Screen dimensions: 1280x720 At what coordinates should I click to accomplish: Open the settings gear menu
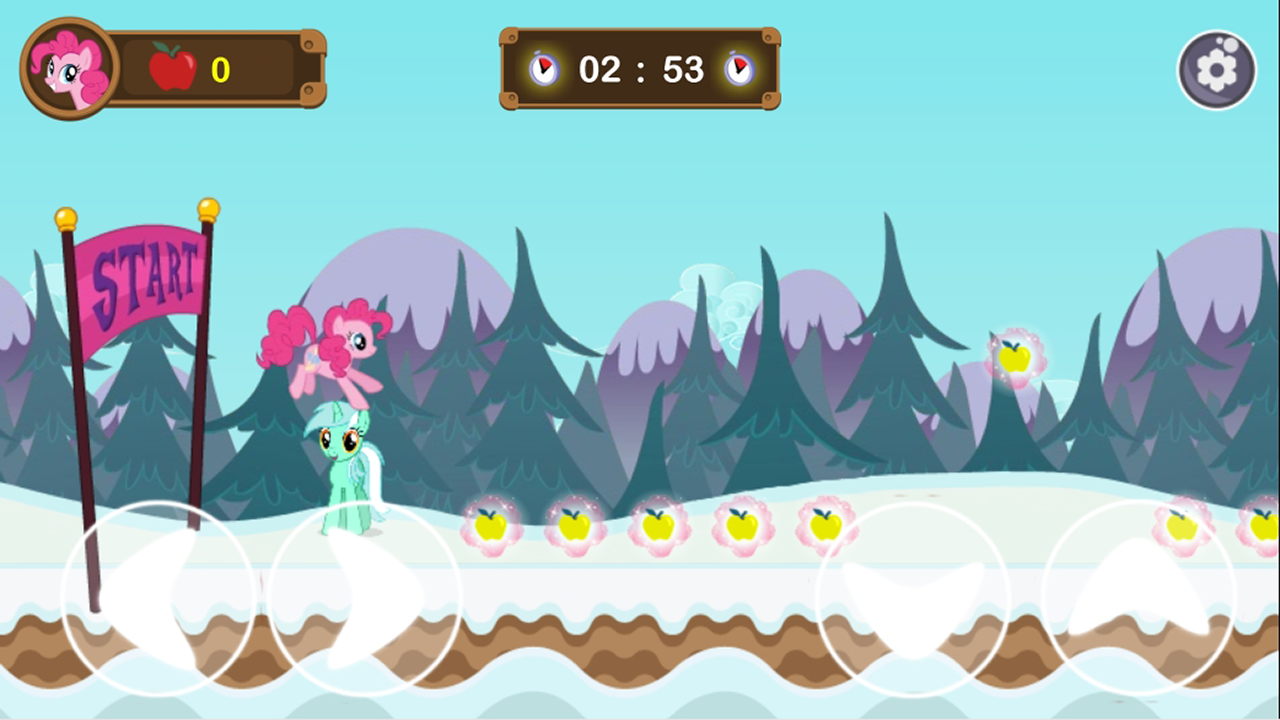tap(1216, 69)
